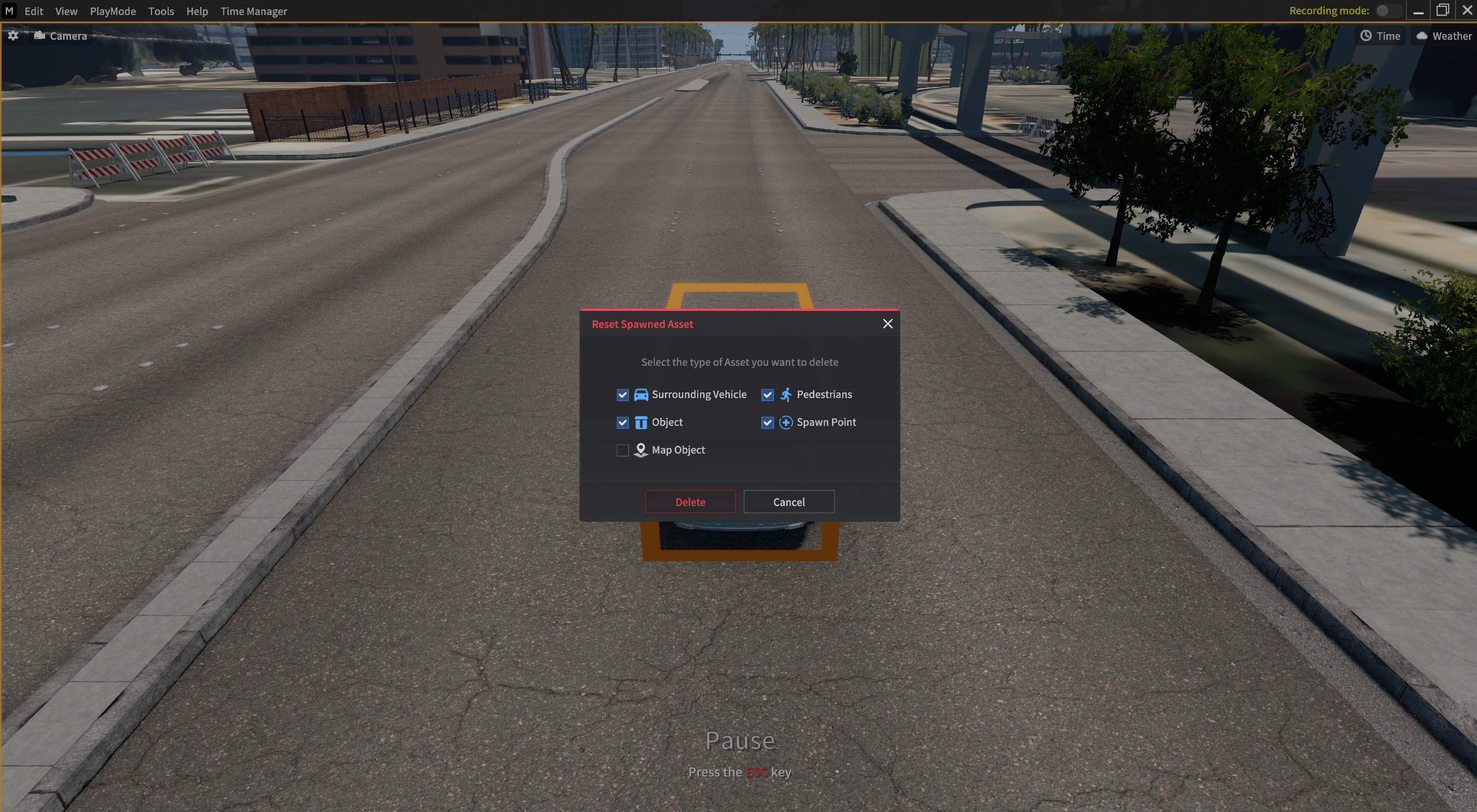
Task: Open the settings gear panel
Action: click(13, 36)
